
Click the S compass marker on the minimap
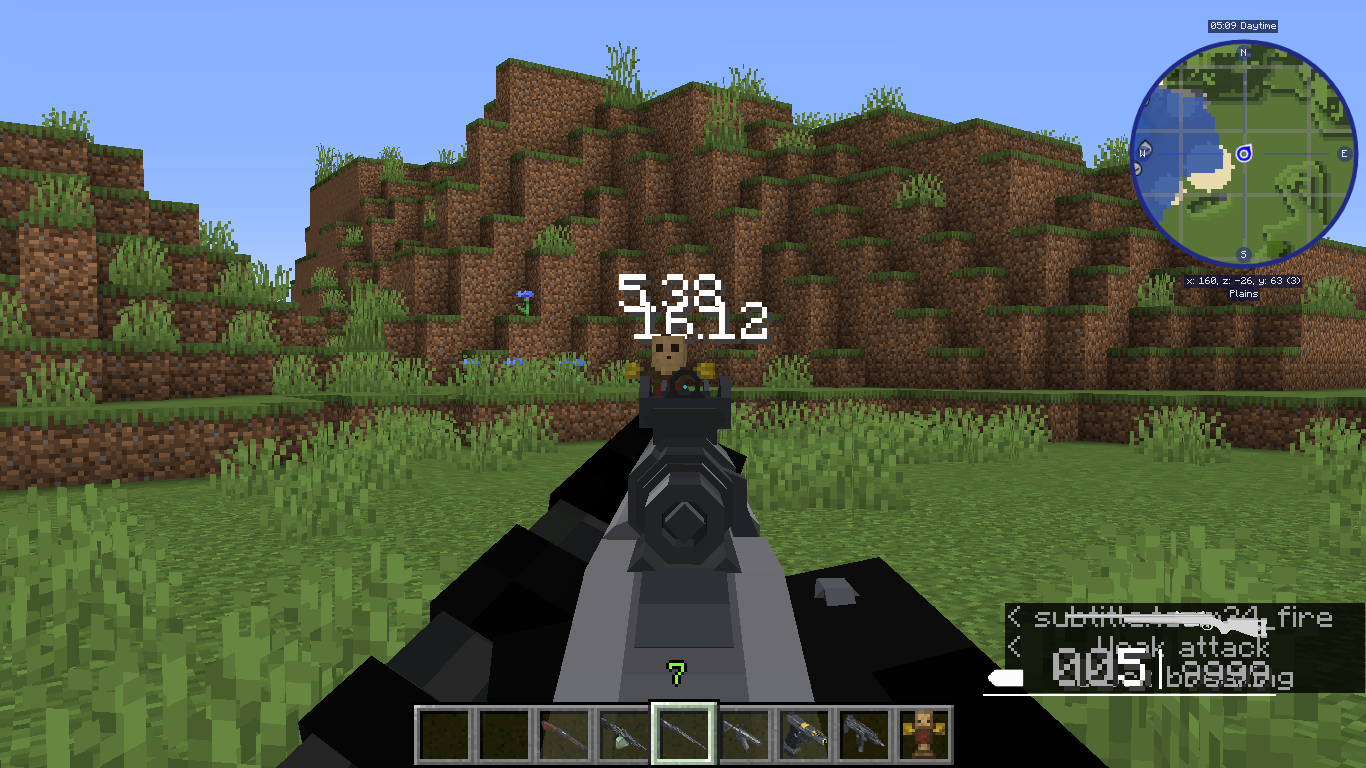[x=1243, y=252]
